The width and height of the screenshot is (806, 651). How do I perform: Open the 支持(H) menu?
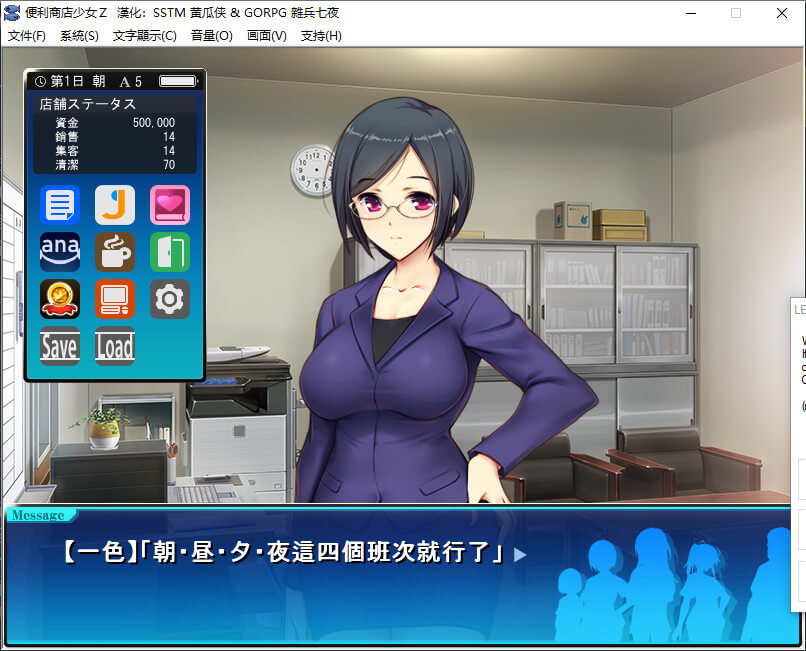[x=321, y=36]
